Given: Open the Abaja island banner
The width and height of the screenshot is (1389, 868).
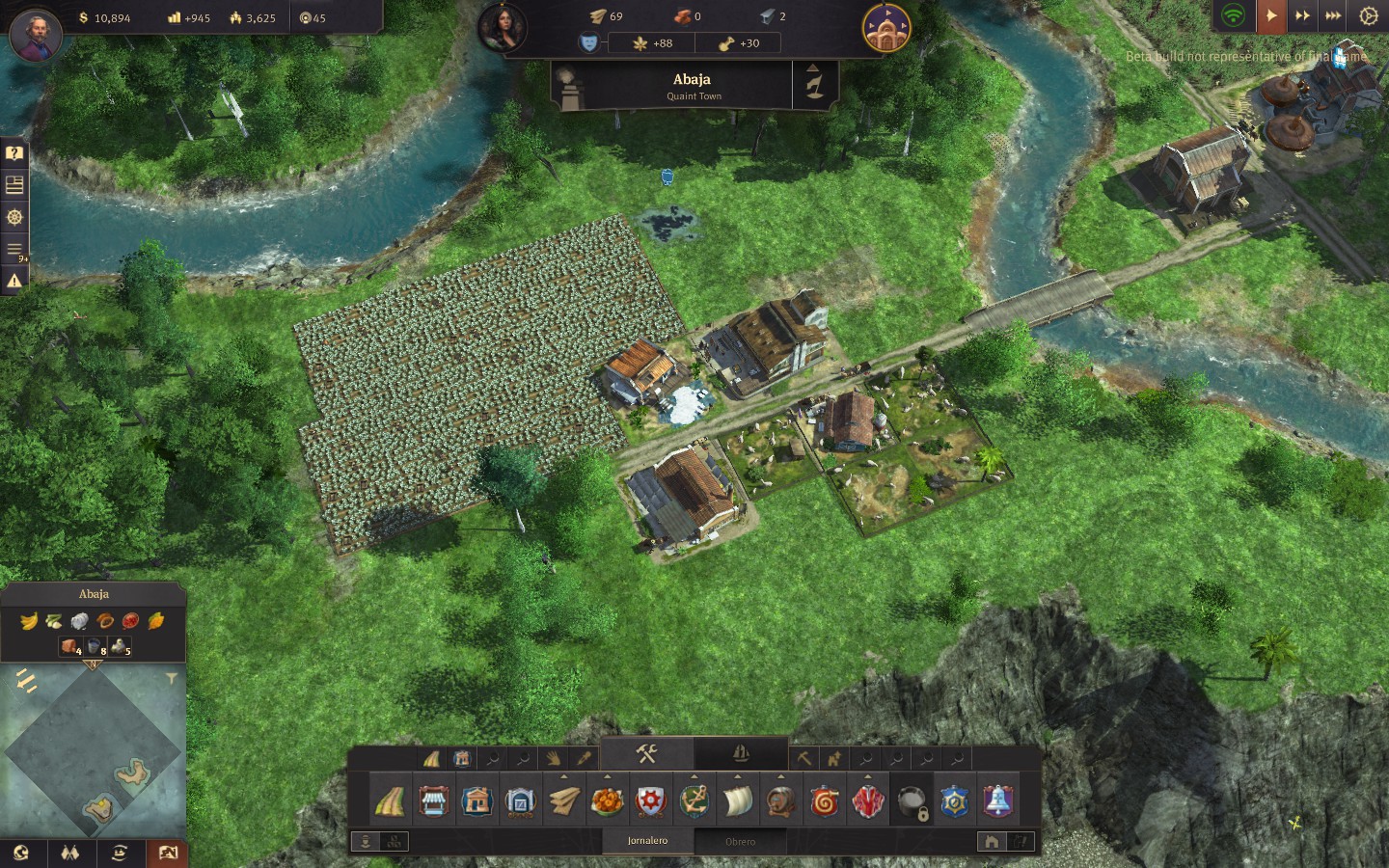Looking at the screenshot, I should point(692,86).
